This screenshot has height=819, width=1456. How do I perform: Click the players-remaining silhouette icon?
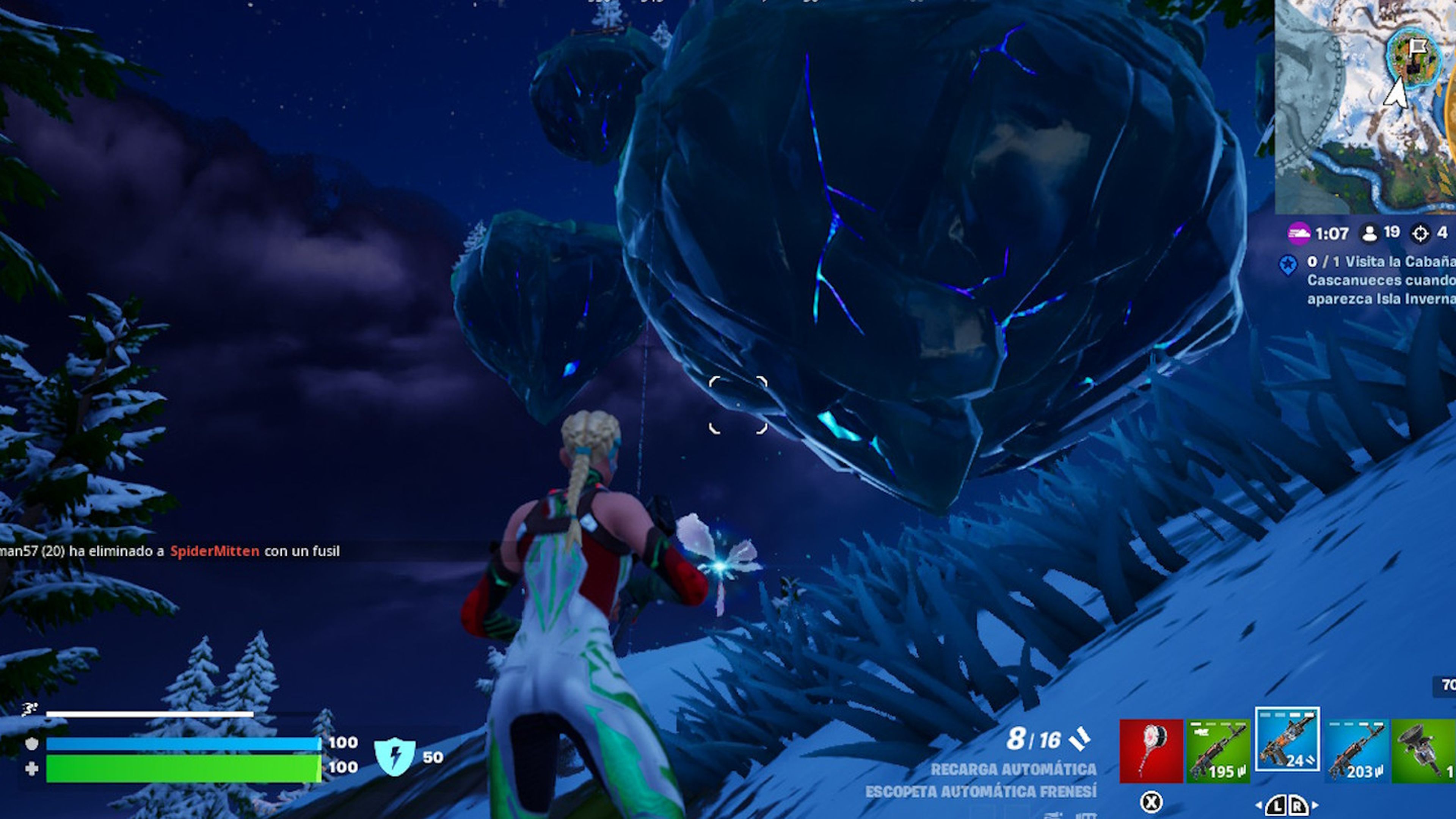[1369, 232]
